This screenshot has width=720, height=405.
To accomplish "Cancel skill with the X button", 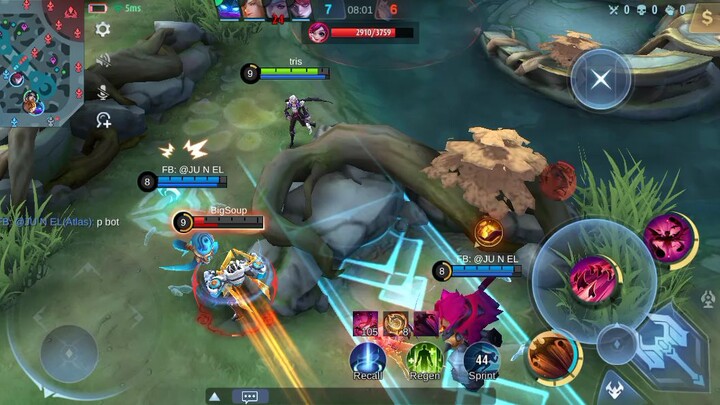I will click(601, 80).
